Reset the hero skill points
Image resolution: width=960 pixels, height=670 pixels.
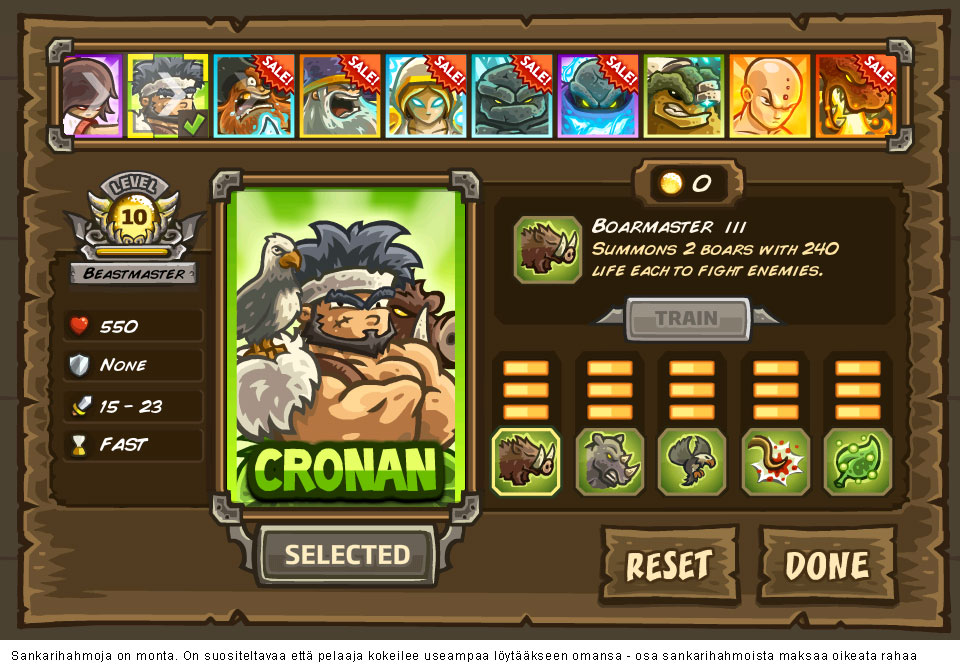pos(669,565)
